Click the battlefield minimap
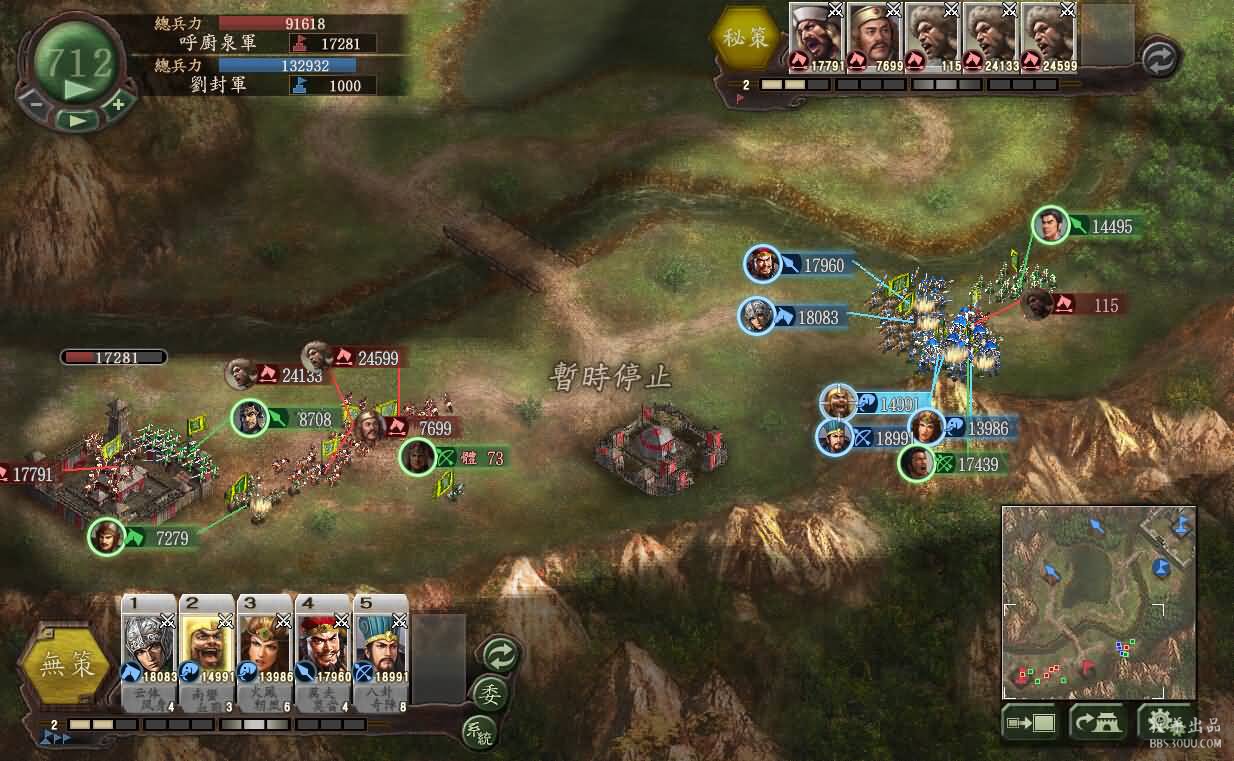Viewport: 1234px width, 761px height. [x=1100, y=602]
